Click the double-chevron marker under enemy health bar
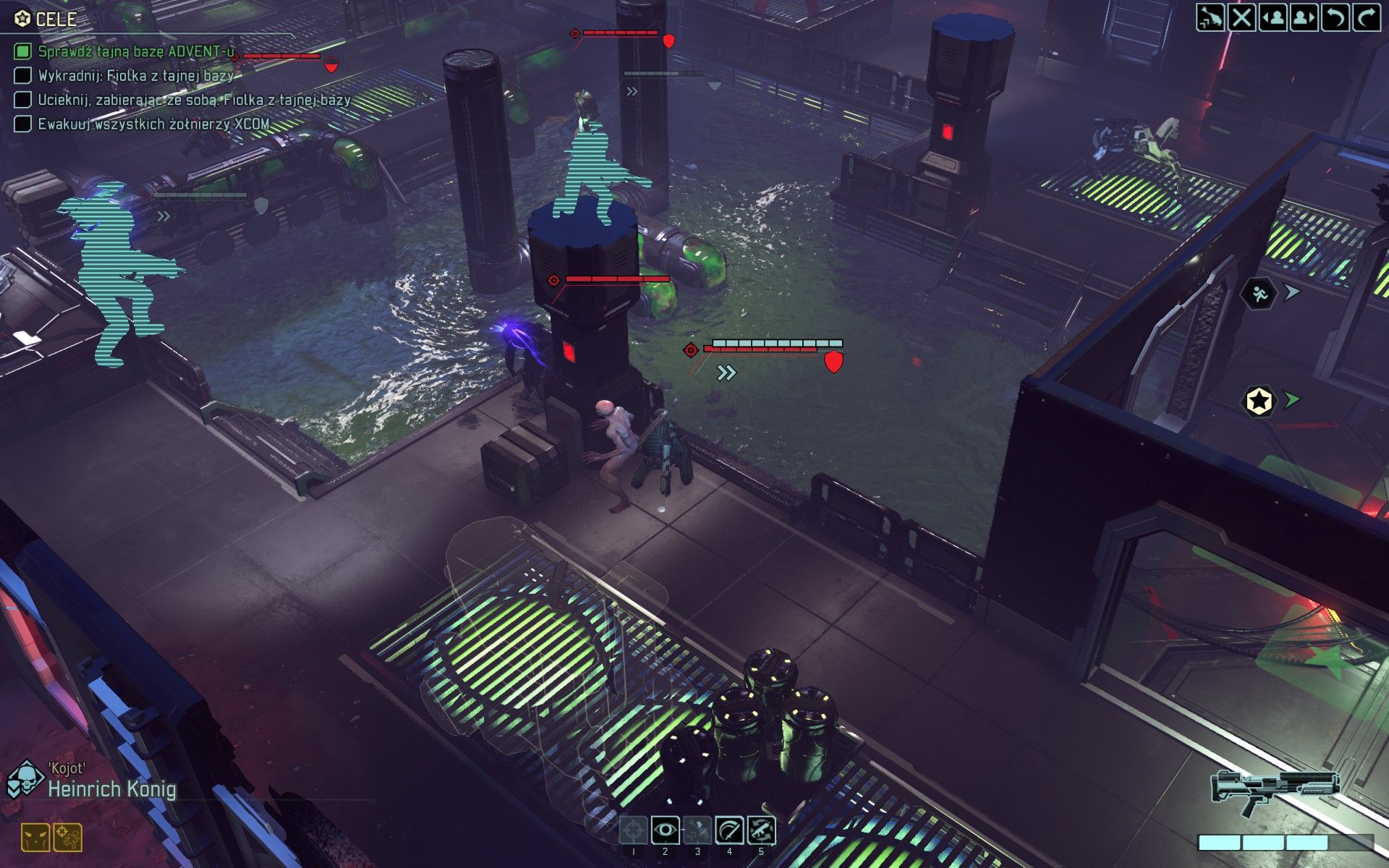 click(726, 373)
